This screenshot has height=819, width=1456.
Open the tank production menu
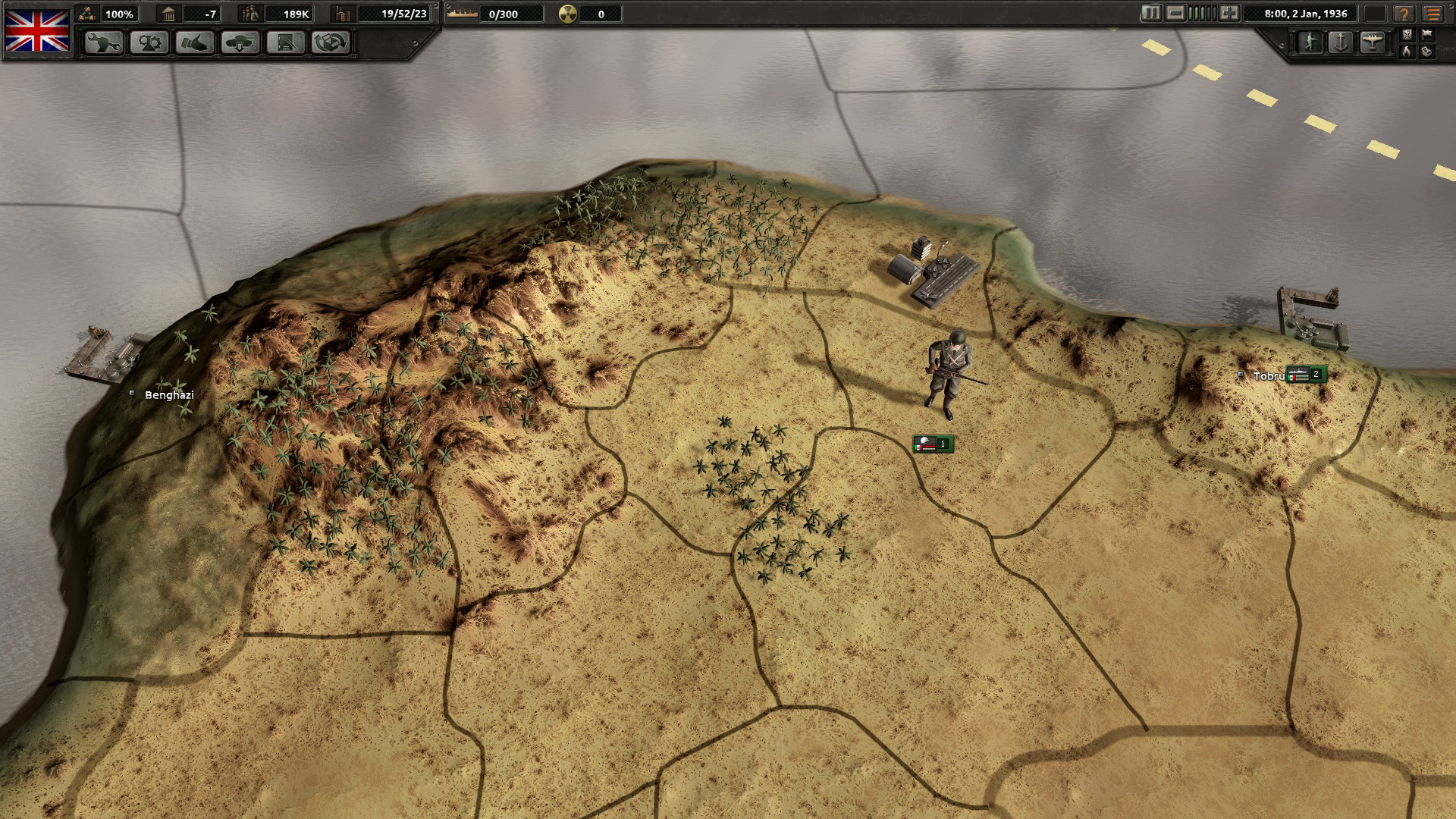240,43
